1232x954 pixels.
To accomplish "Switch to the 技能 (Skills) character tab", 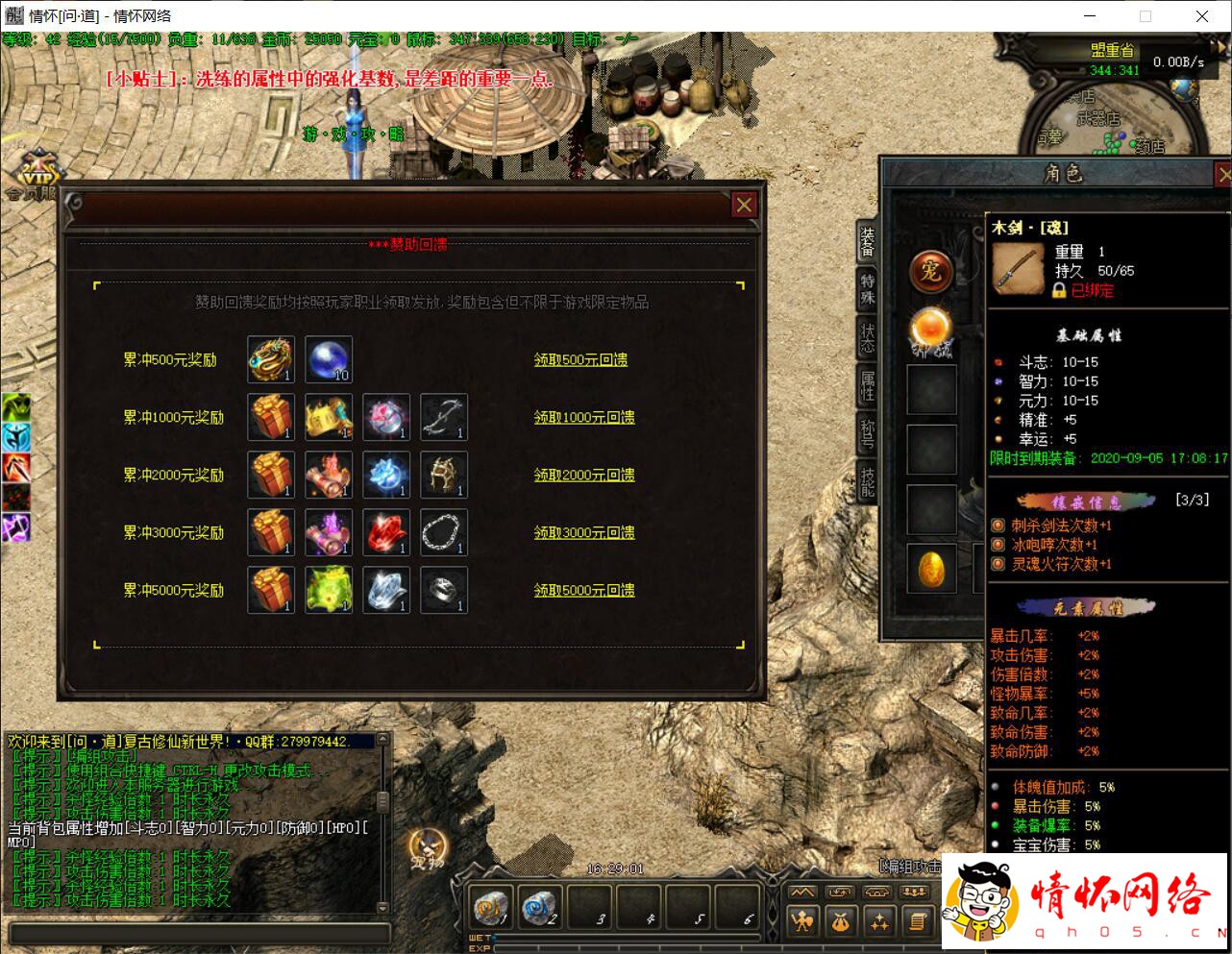I will [x=868, y=481].
